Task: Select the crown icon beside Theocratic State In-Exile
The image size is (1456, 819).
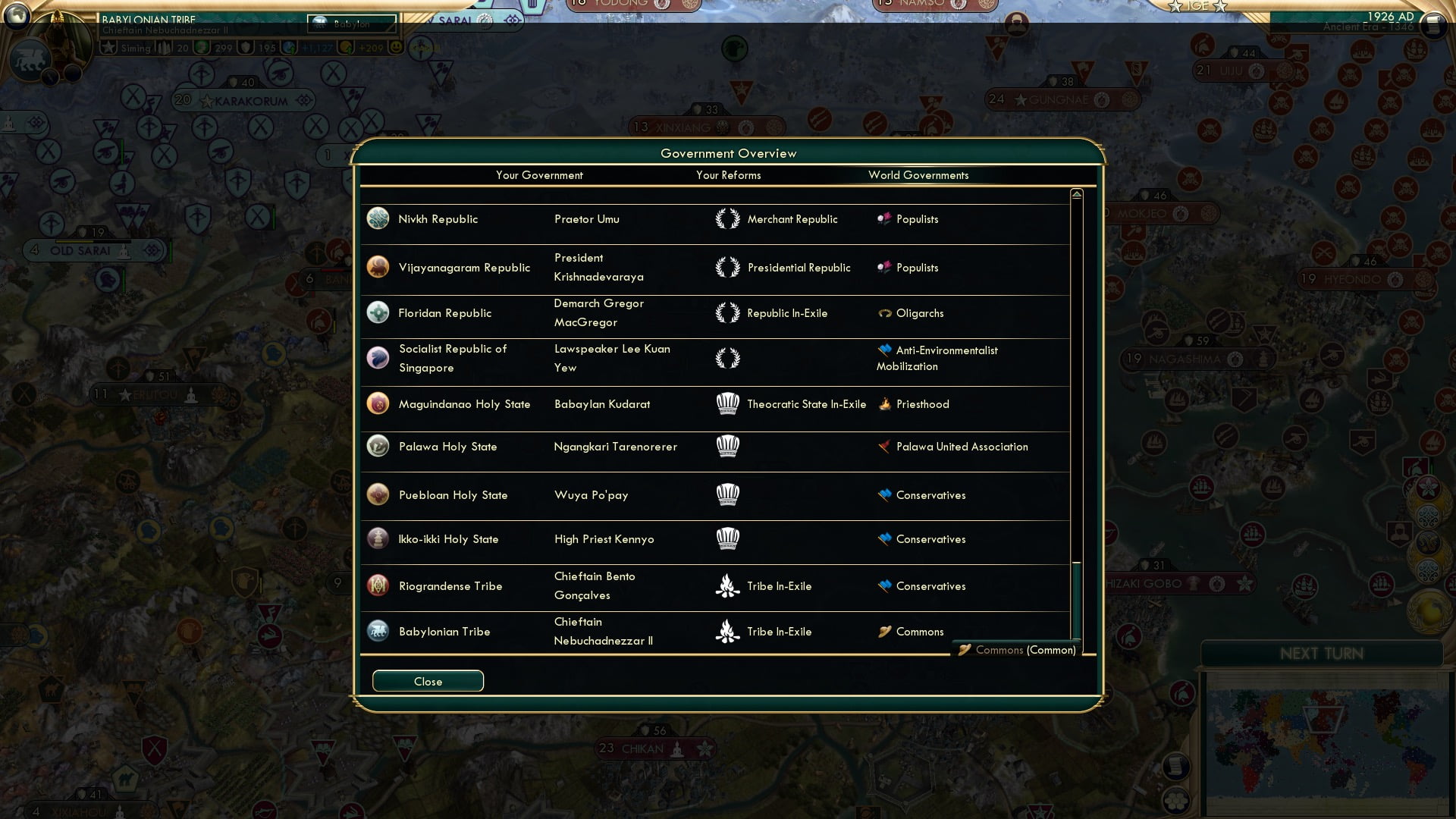Action: pyautogui.click(x=728, y=403)
